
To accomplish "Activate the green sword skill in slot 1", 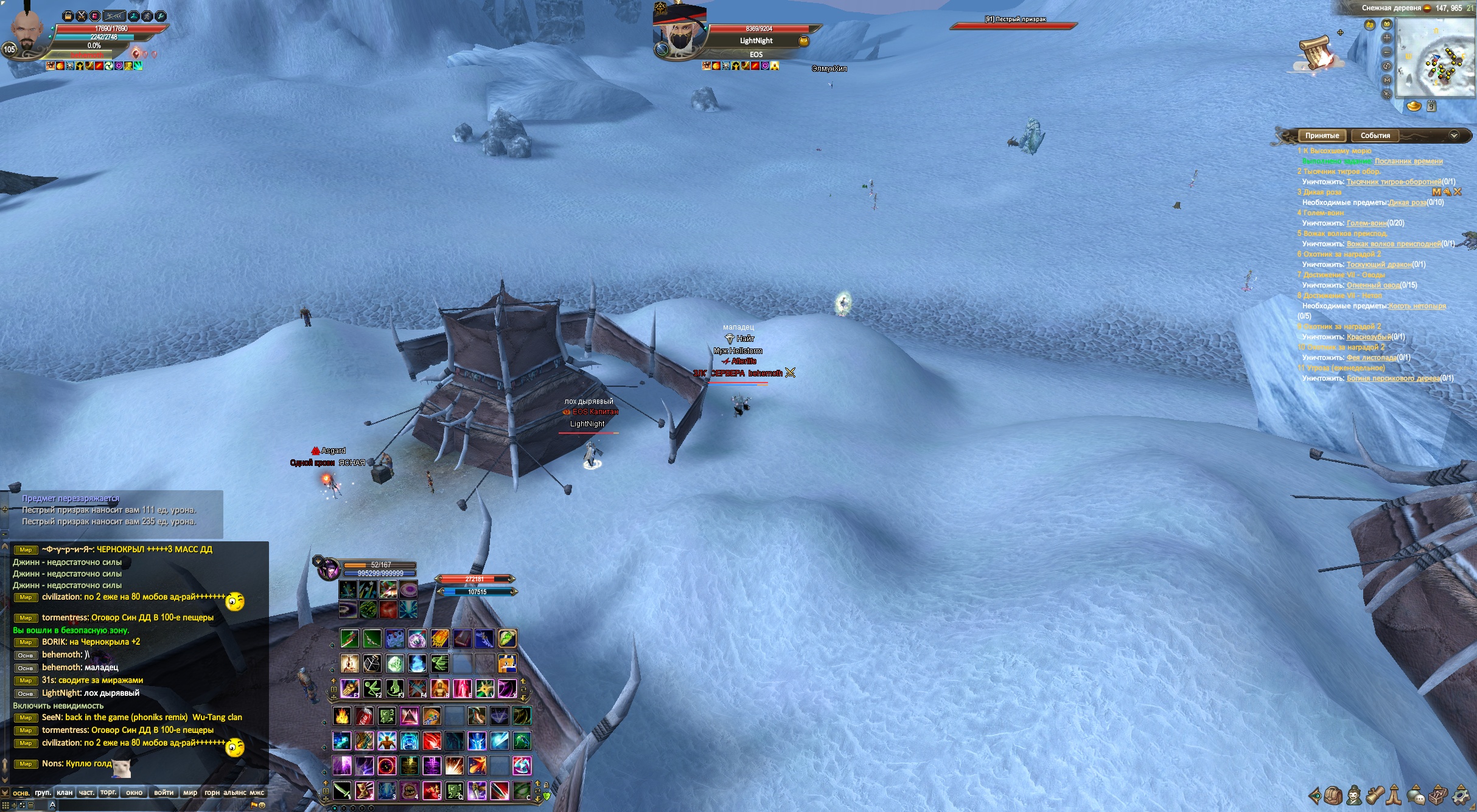I will pos(349,638).
